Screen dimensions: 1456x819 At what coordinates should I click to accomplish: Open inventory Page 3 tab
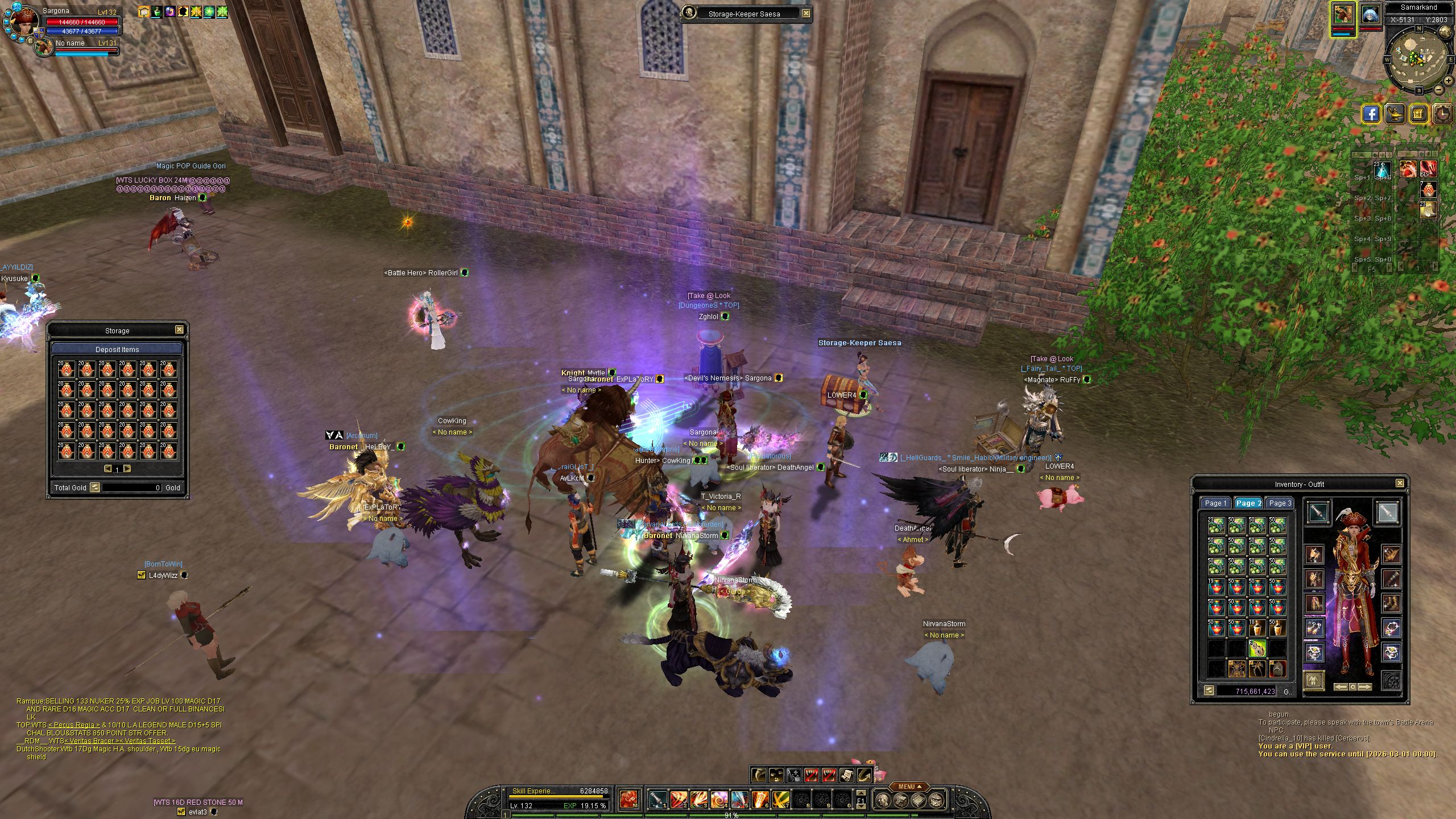(x=1280, y=503)
